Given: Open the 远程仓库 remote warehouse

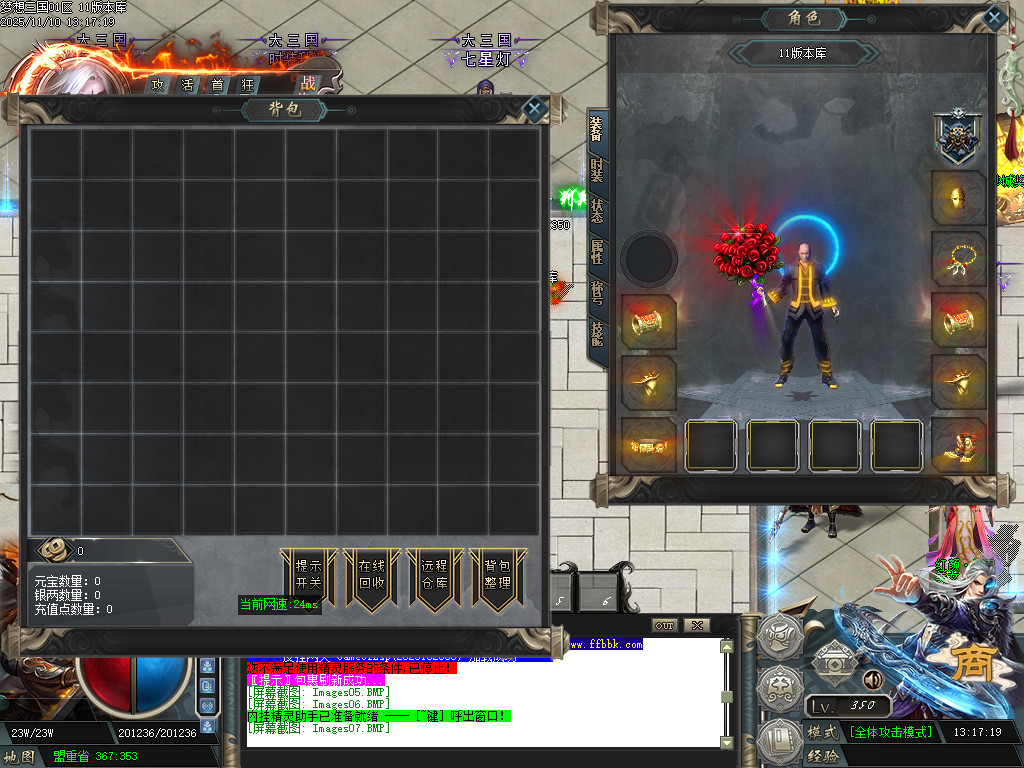Looking at the screenshot, I should pos(434,575).
